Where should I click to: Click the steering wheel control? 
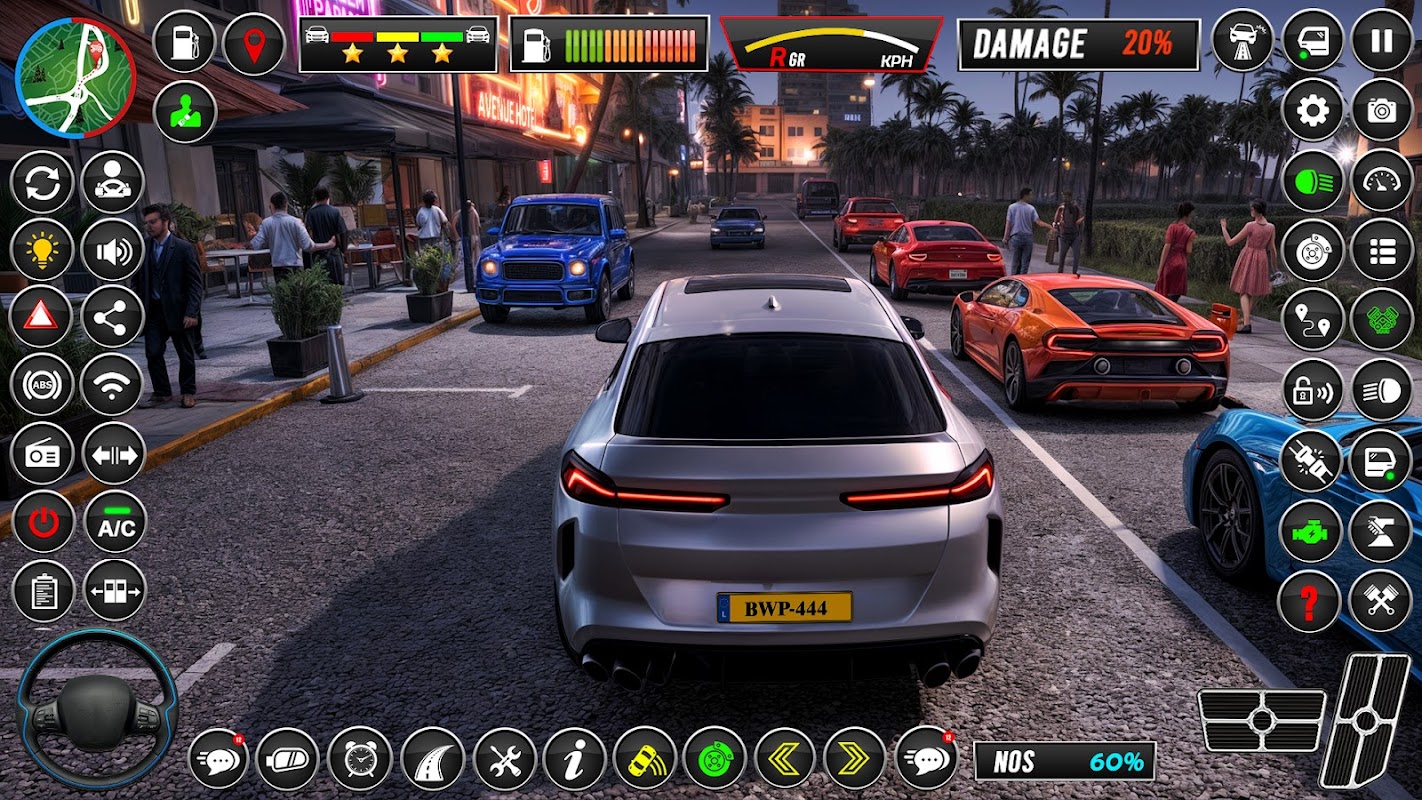97,709
